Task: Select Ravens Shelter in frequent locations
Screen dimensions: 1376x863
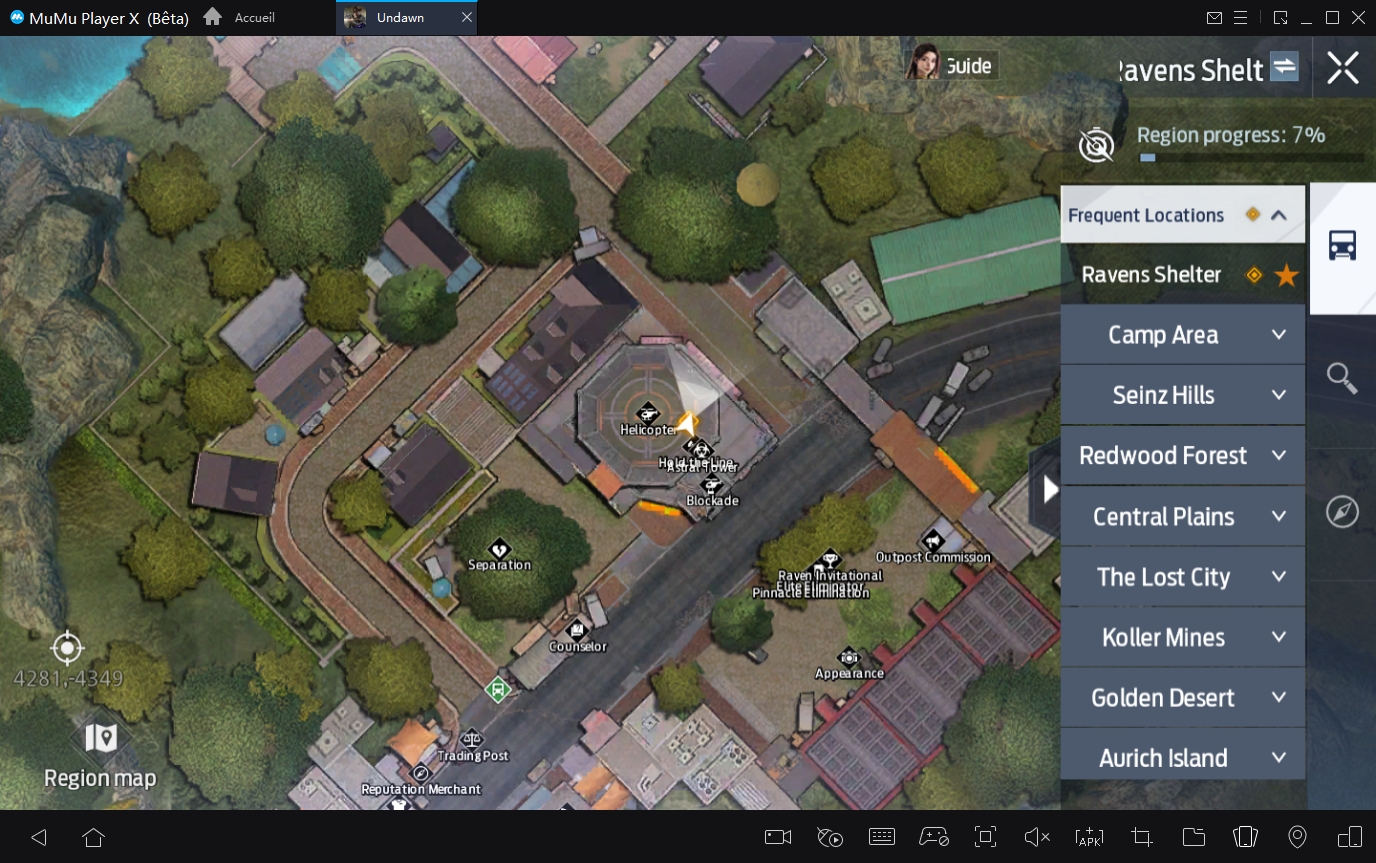Action: [x=1152, y=275]
